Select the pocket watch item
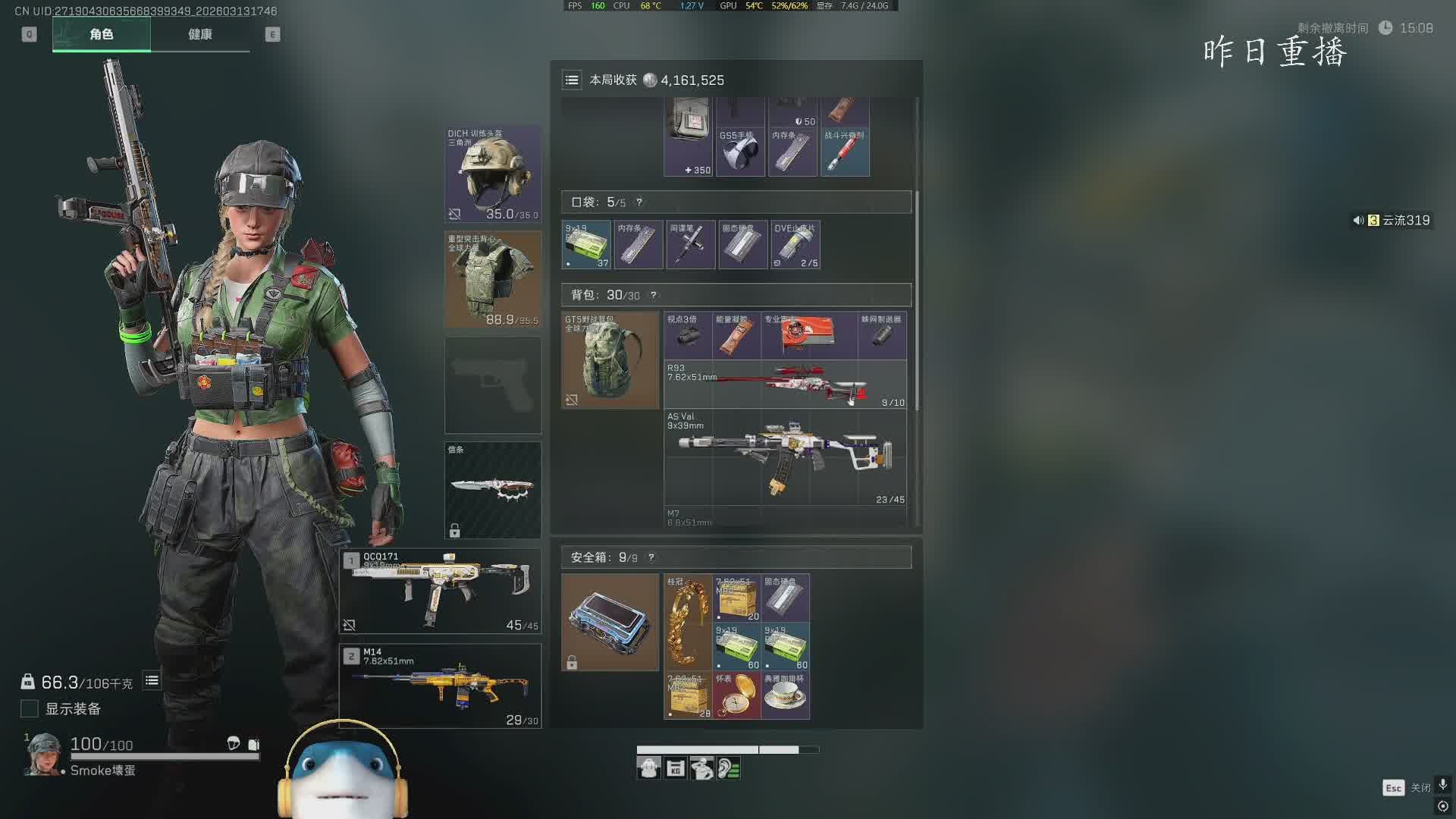The image size is (1456, 819). [736, 695]
